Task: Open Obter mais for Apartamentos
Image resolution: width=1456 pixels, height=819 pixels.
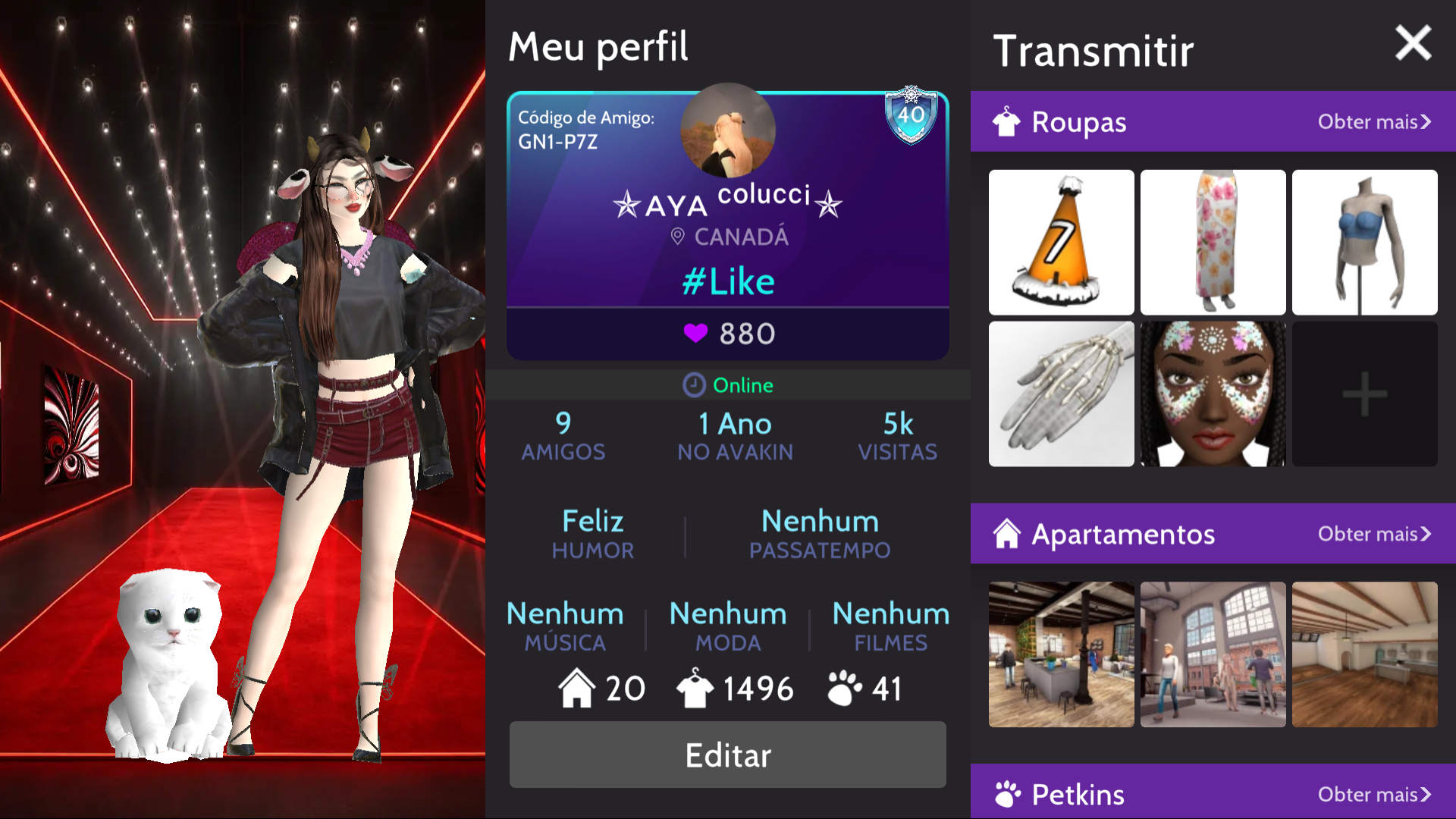Action: [x=1373, y=534]
